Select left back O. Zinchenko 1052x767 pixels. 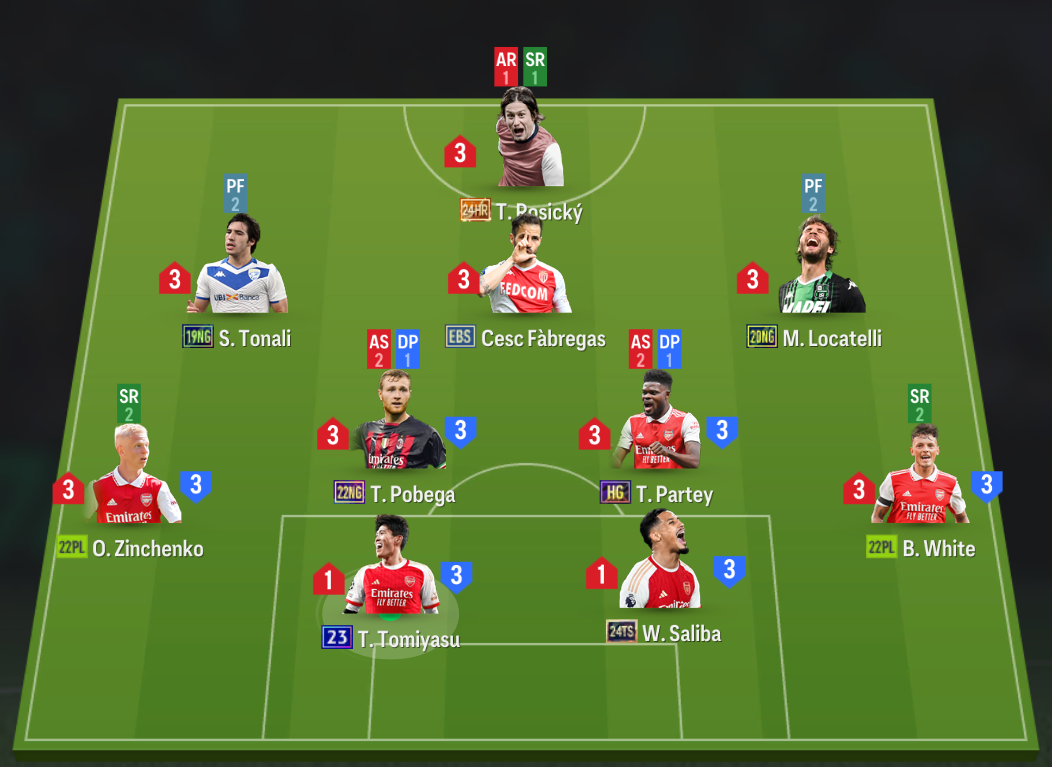click(135, 480)
